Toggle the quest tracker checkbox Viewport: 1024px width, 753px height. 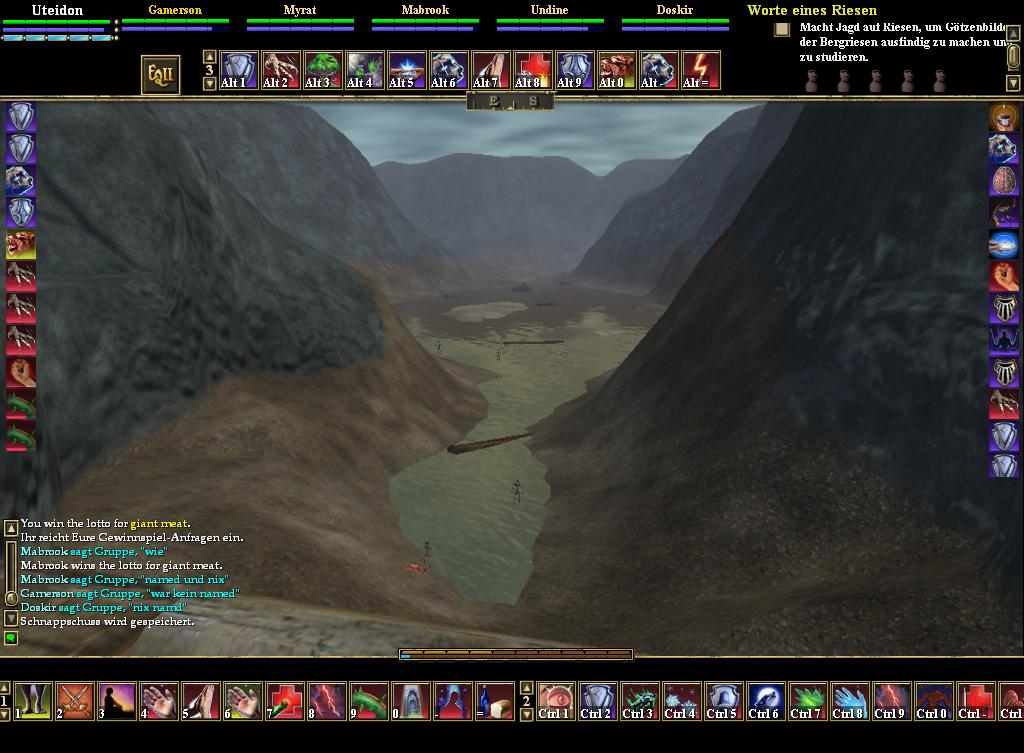coord(782,29)
